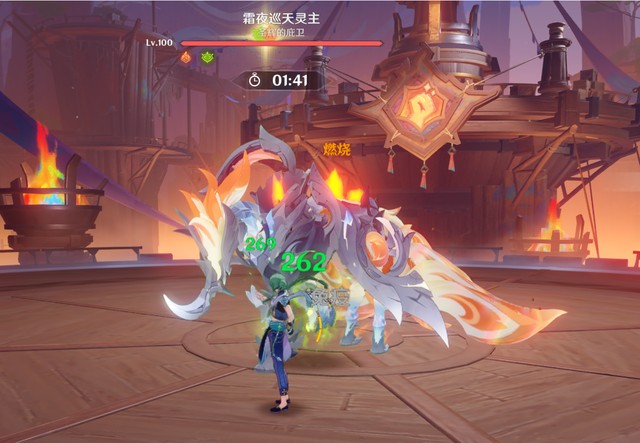
Task: Click the green spiky status icon under the boss bar
Action: pos(207,58)
